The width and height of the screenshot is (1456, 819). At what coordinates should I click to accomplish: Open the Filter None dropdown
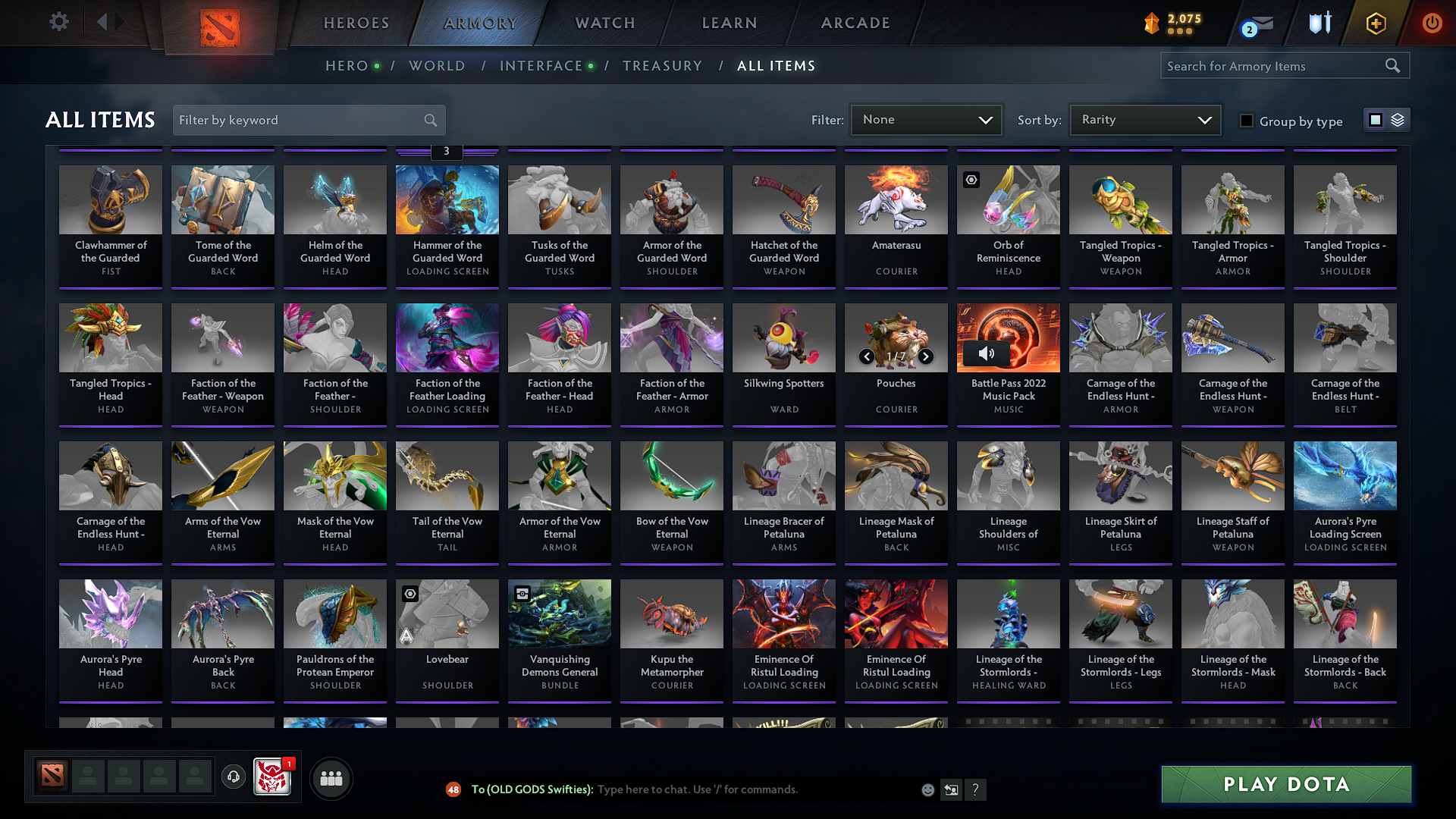pyautogui.click(x=926, y=119)
